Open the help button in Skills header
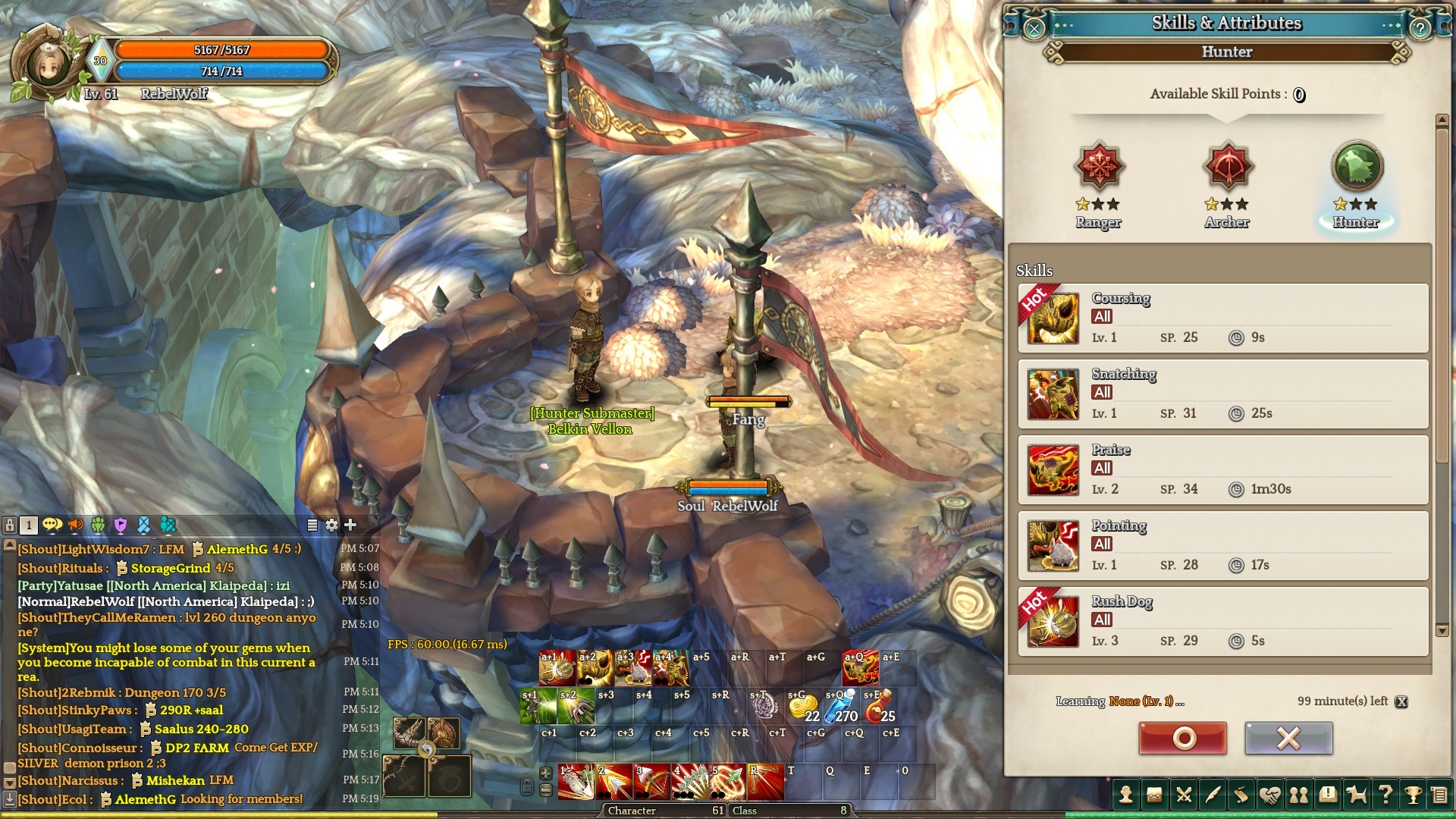This screenshot has height=819, width=1456. coord(1420,29)
